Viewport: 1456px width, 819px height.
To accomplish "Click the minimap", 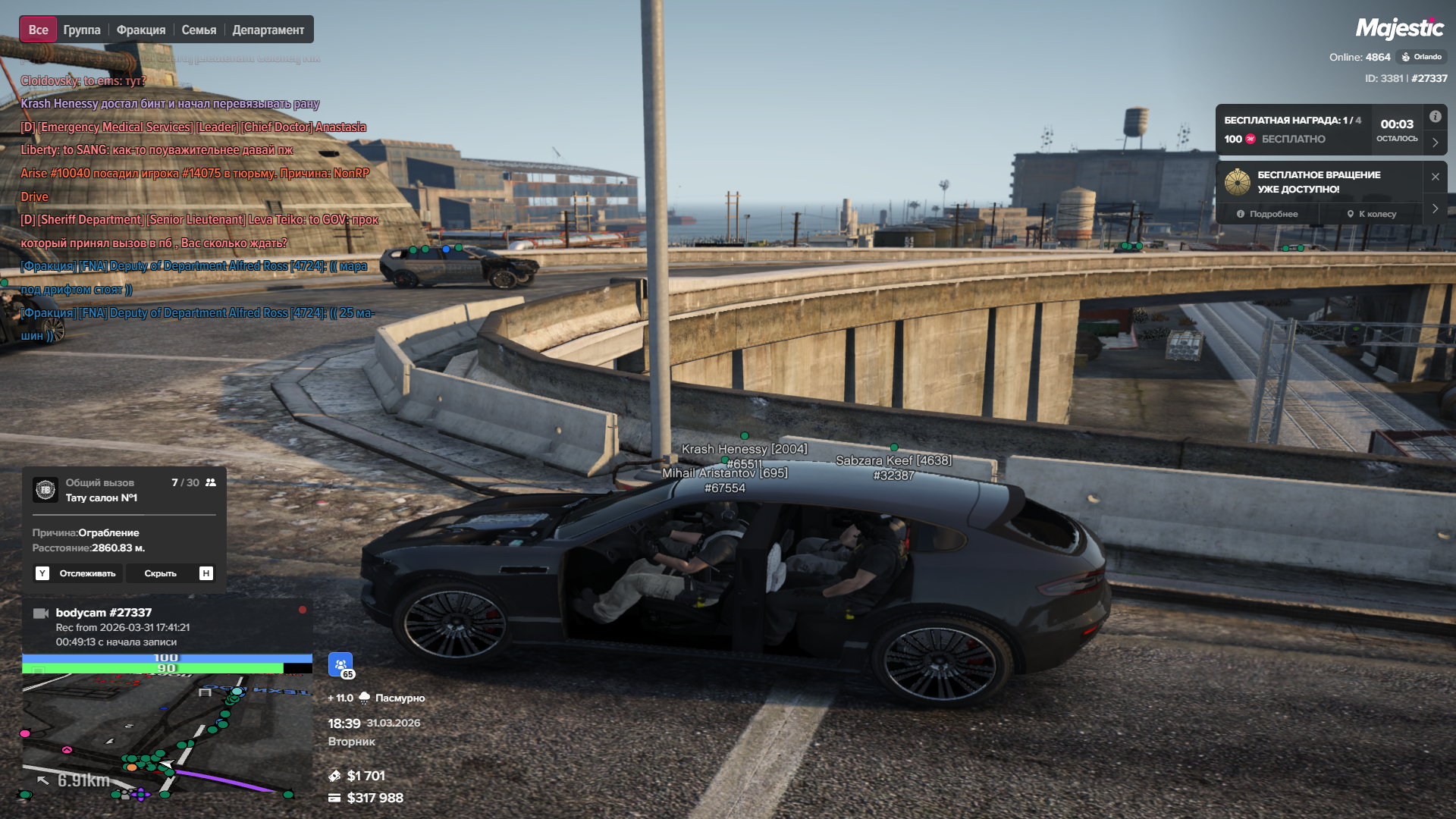I will (x=167, y=736).
